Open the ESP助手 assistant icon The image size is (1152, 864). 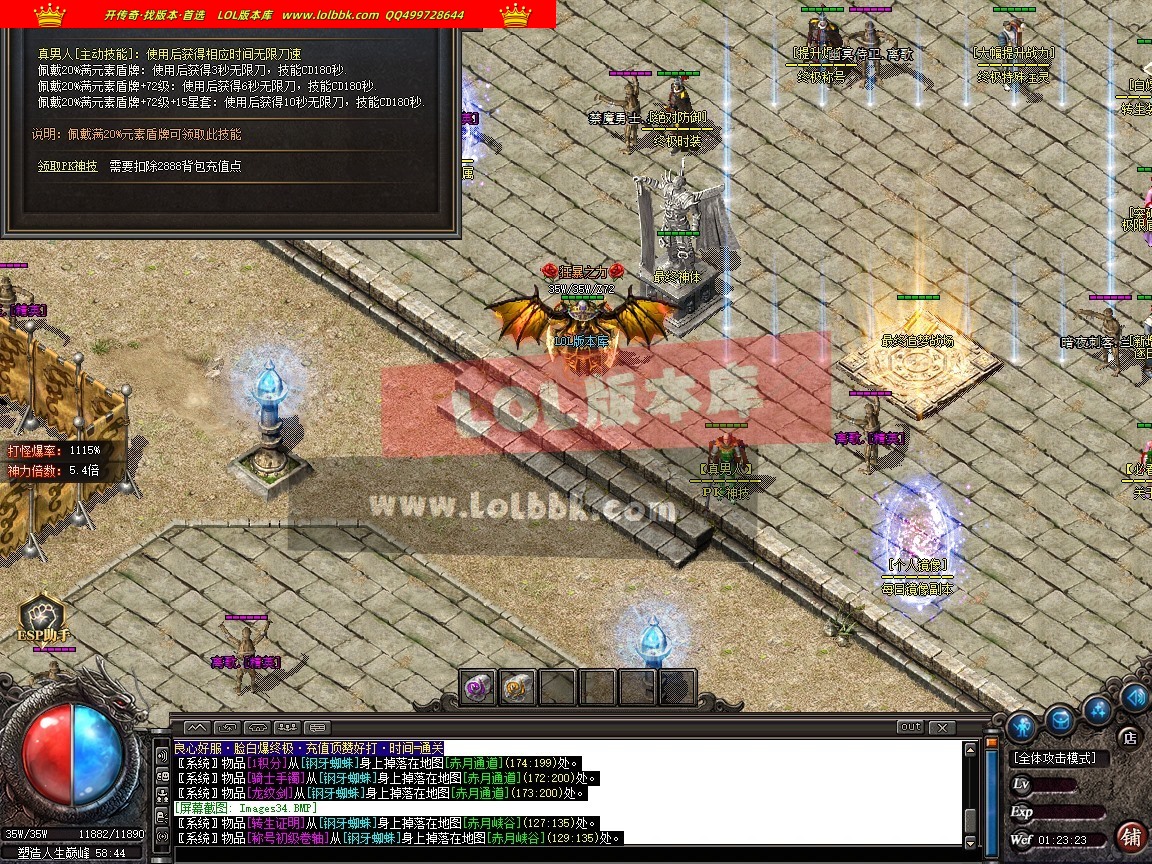tap(42, 615)
